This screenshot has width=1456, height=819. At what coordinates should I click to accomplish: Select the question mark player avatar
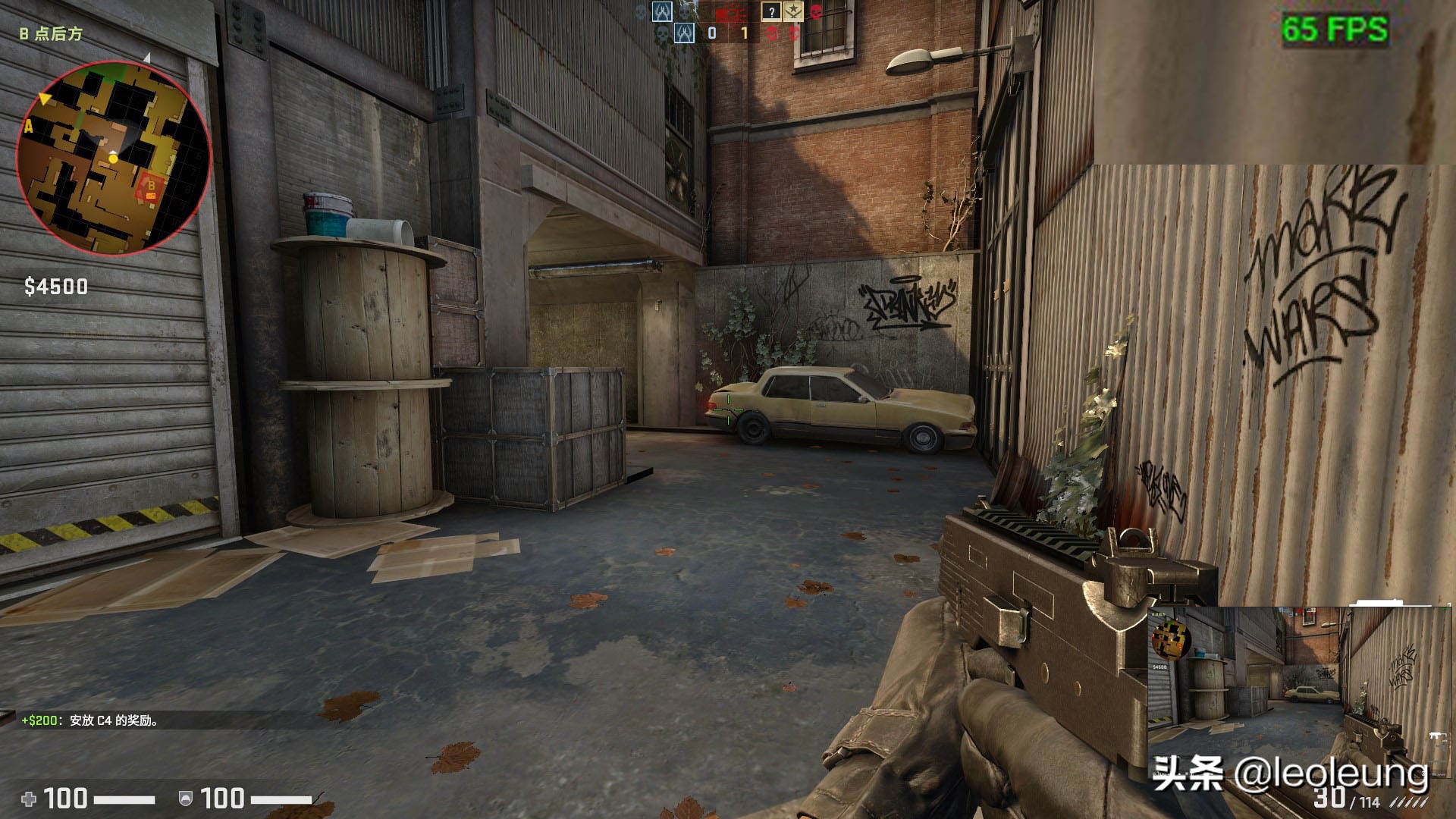(x=771, y=11)
